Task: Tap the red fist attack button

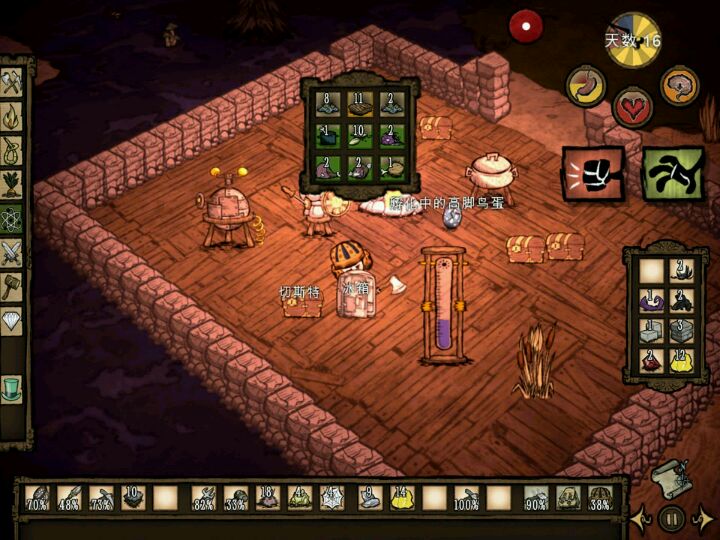Action: click(593, 173)
